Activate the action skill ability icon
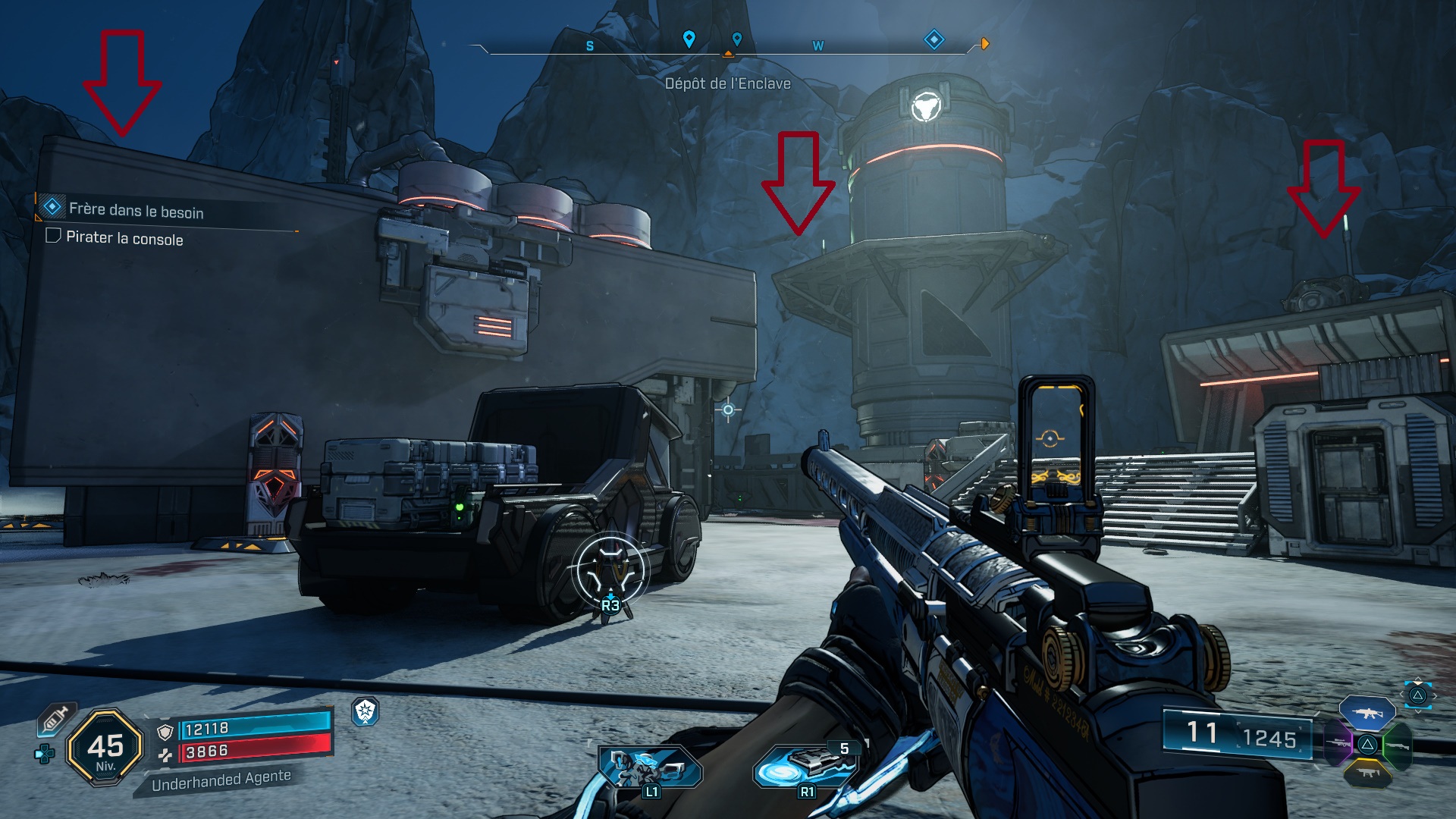1456x819 pixels. coord(650,767)
